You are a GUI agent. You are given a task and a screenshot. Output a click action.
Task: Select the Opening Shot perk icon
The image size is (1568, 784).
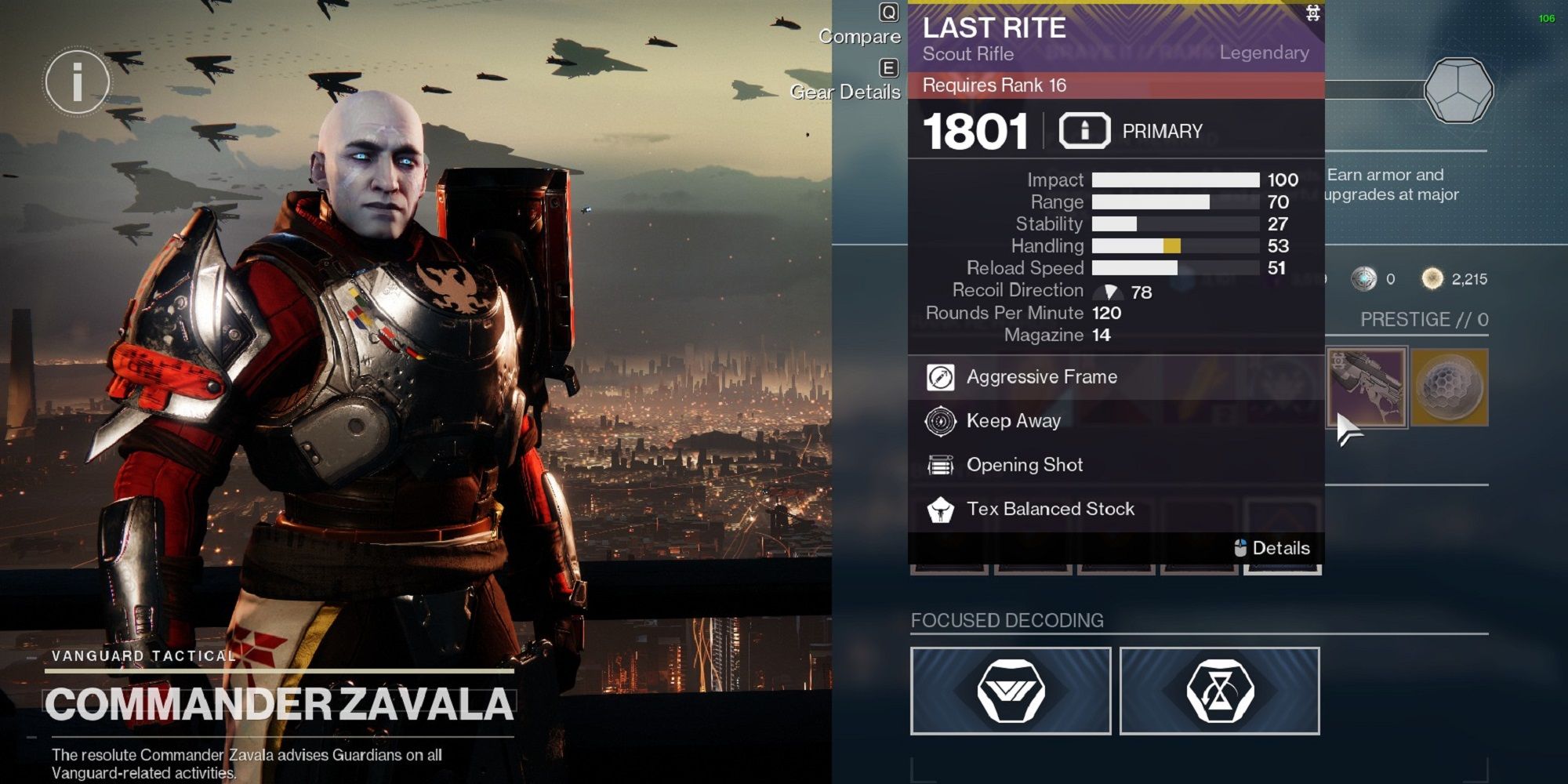(x=940, y=465)
